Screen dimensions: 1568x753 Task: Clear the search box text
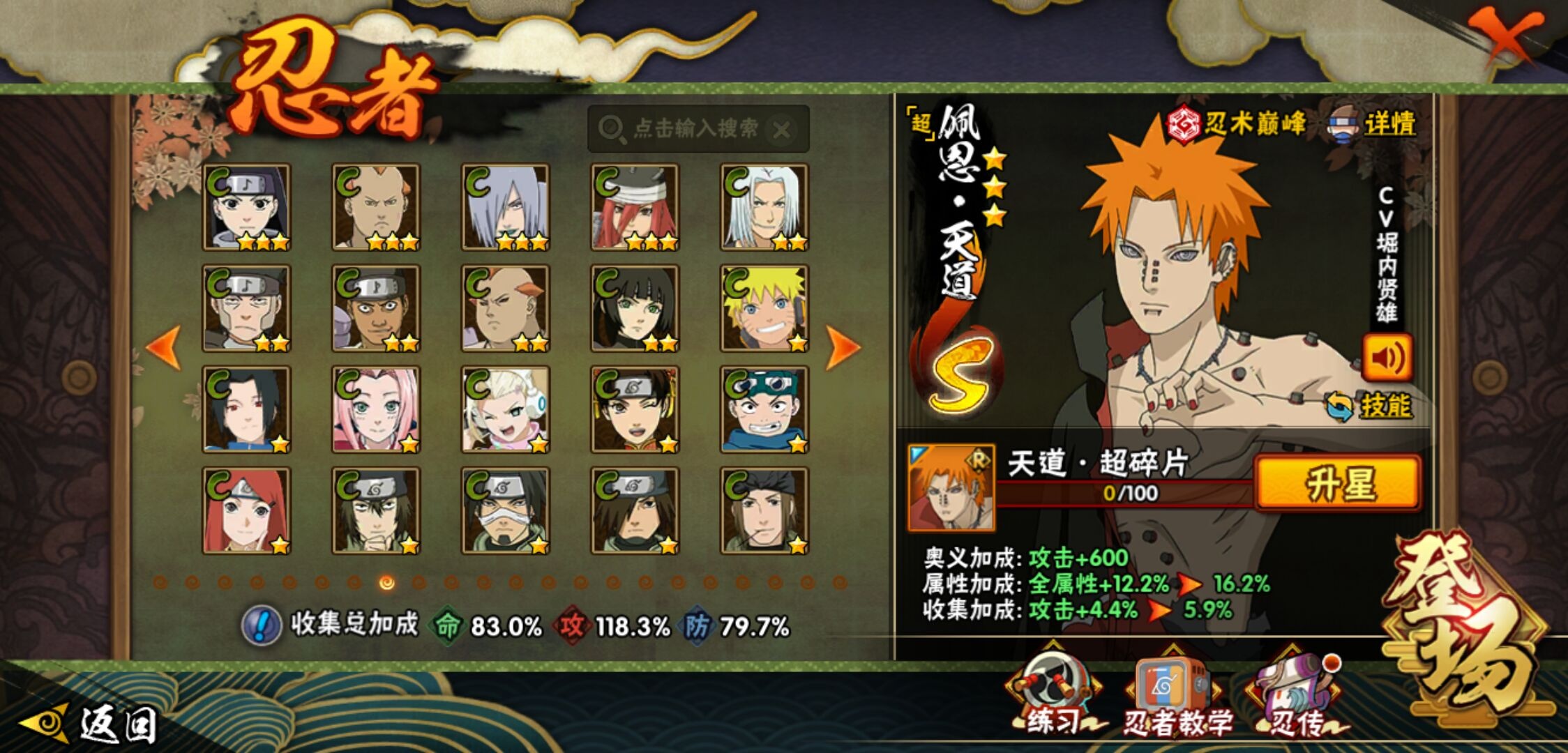pos(782,130)
